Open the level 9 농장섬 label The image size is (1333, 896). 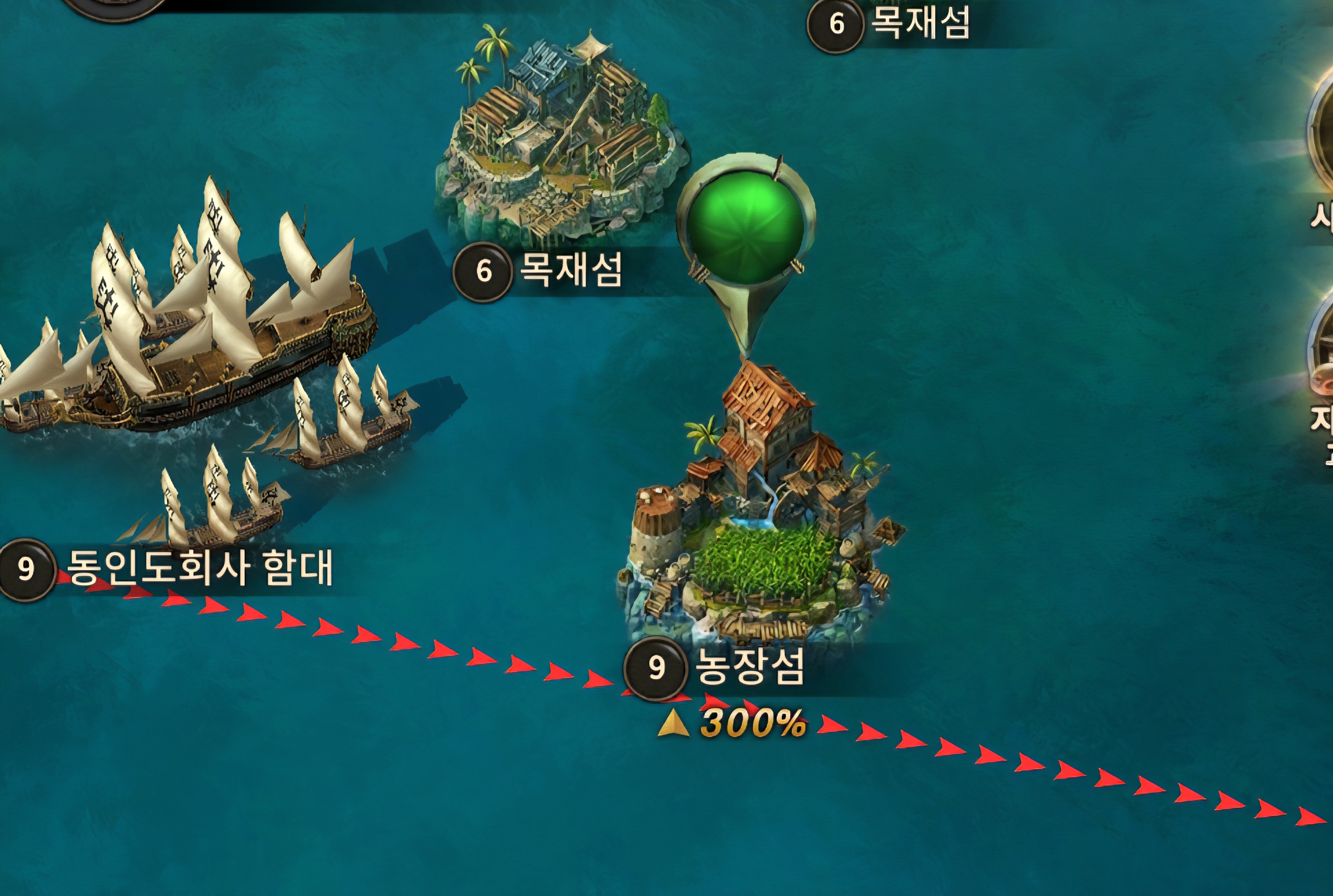(x=749, y=668)
